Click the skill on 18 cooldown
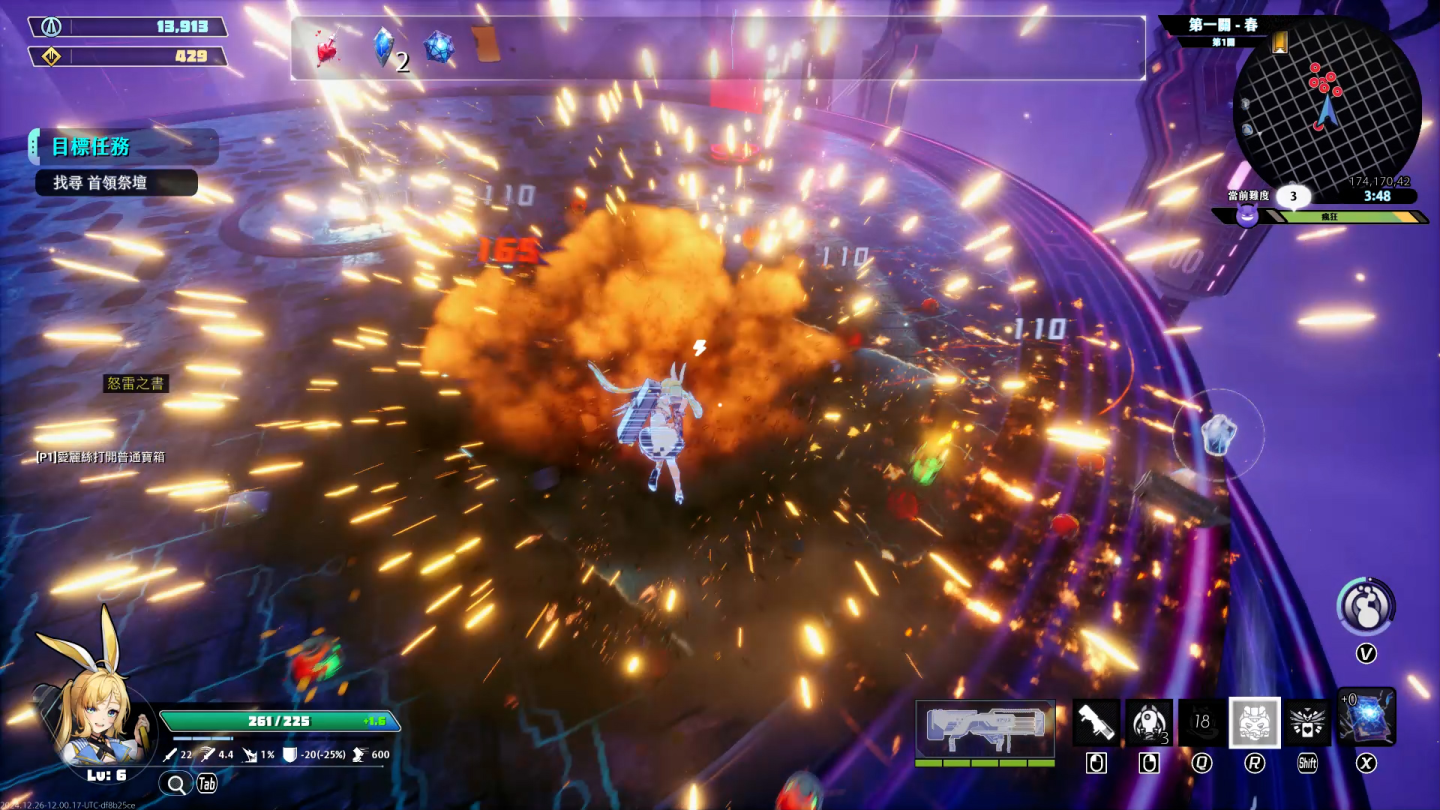Screen dimensions: 1440x810 pyautogui.click(x=1202, y=722)
